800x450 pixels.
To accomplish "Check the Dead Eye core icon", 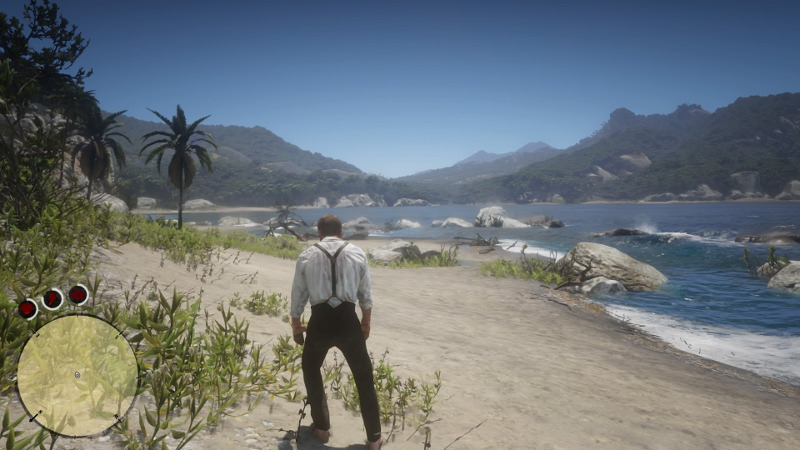I will [78, 294].
